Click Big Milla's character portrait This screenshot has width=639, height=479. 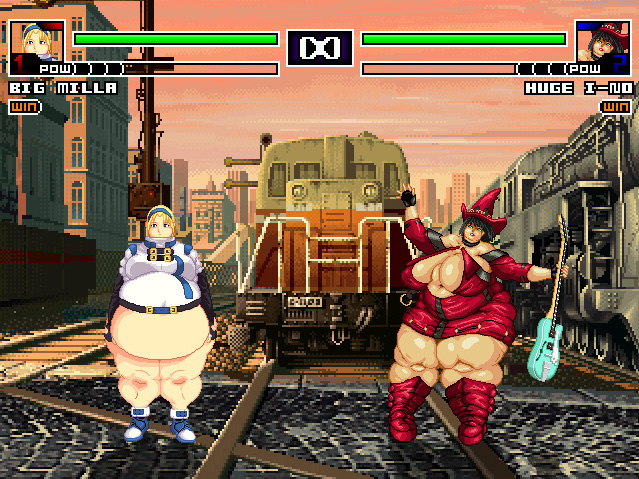(x=37, y=46)
